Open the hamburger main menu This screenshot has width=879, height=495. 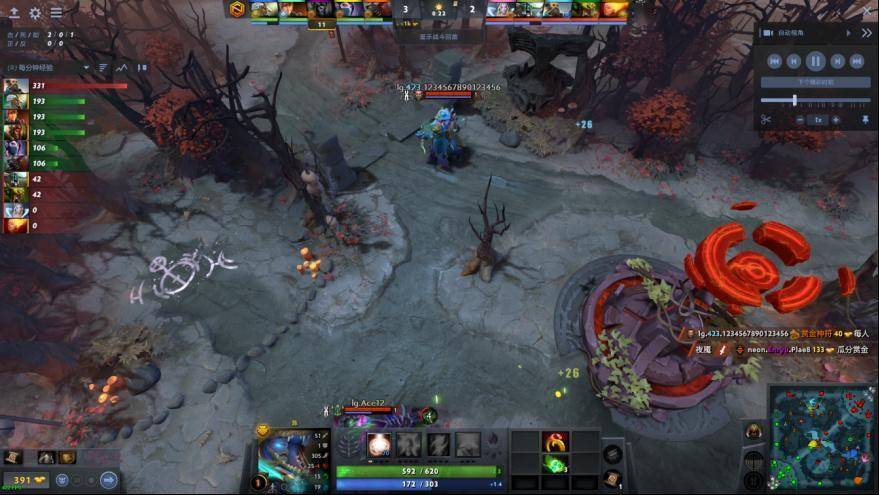coord(56,13)
